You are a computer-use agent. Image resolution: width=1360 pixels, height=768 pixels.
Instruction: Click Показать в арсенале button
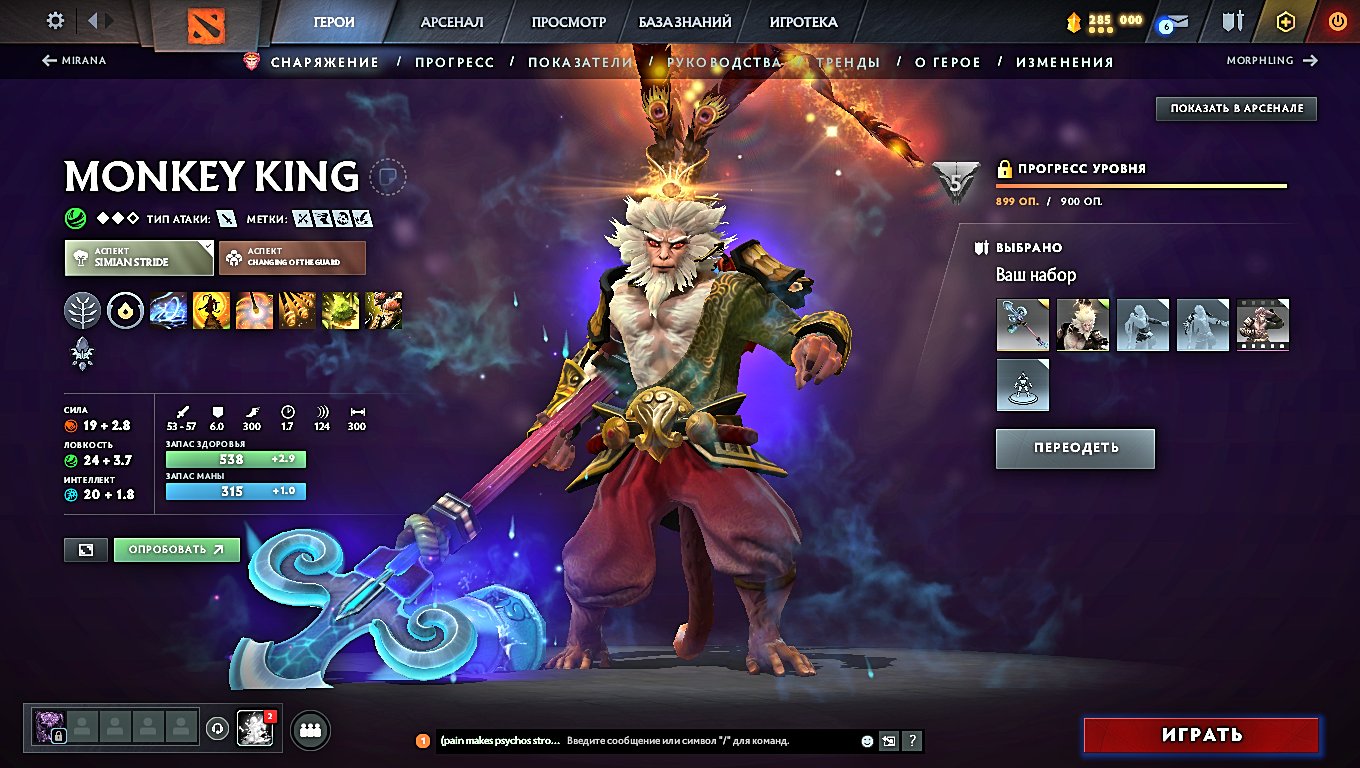tap(1236, 108)
